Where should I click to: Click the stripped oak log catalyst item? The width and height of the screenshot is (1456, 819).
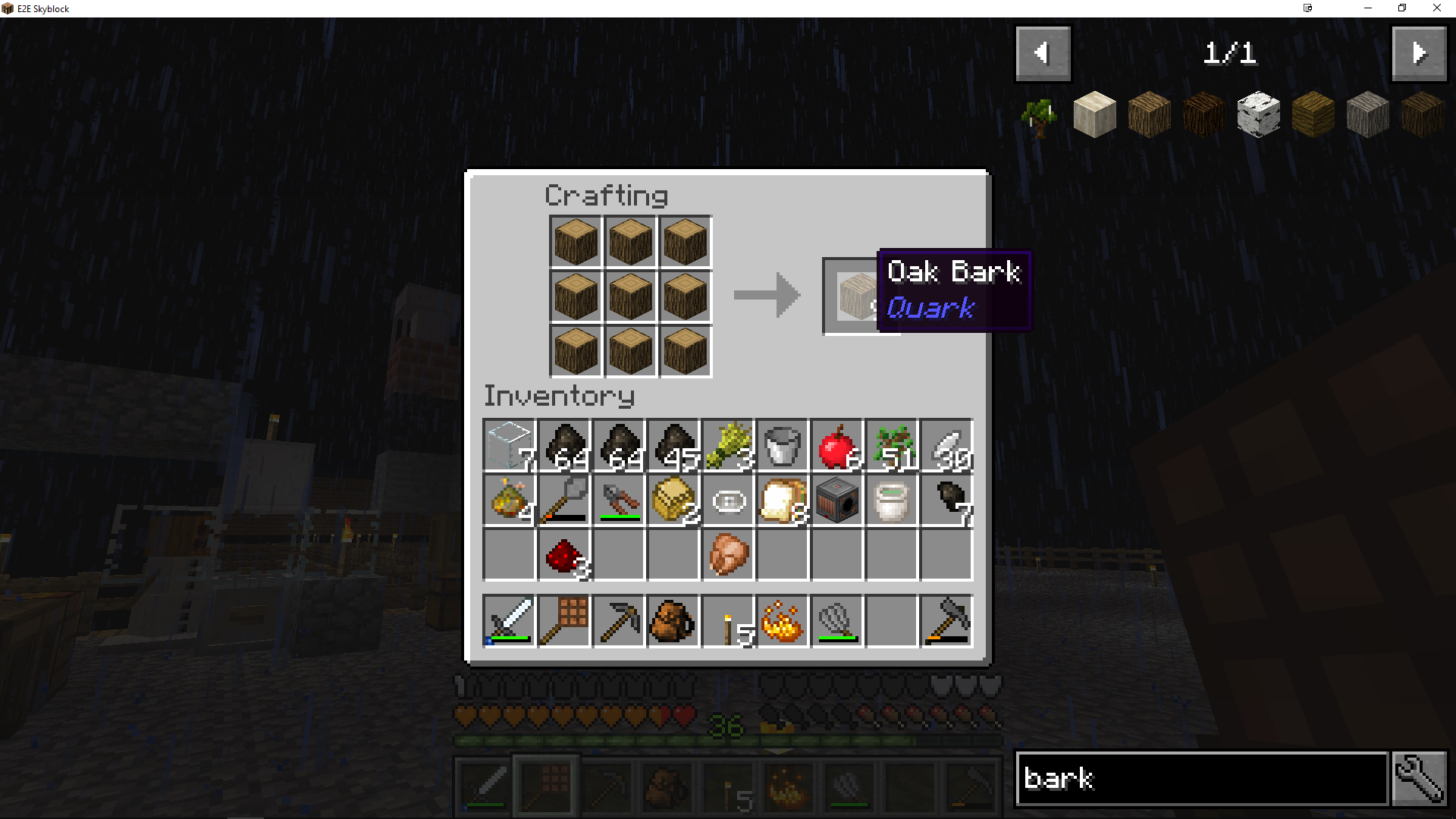coord(1094,114)
